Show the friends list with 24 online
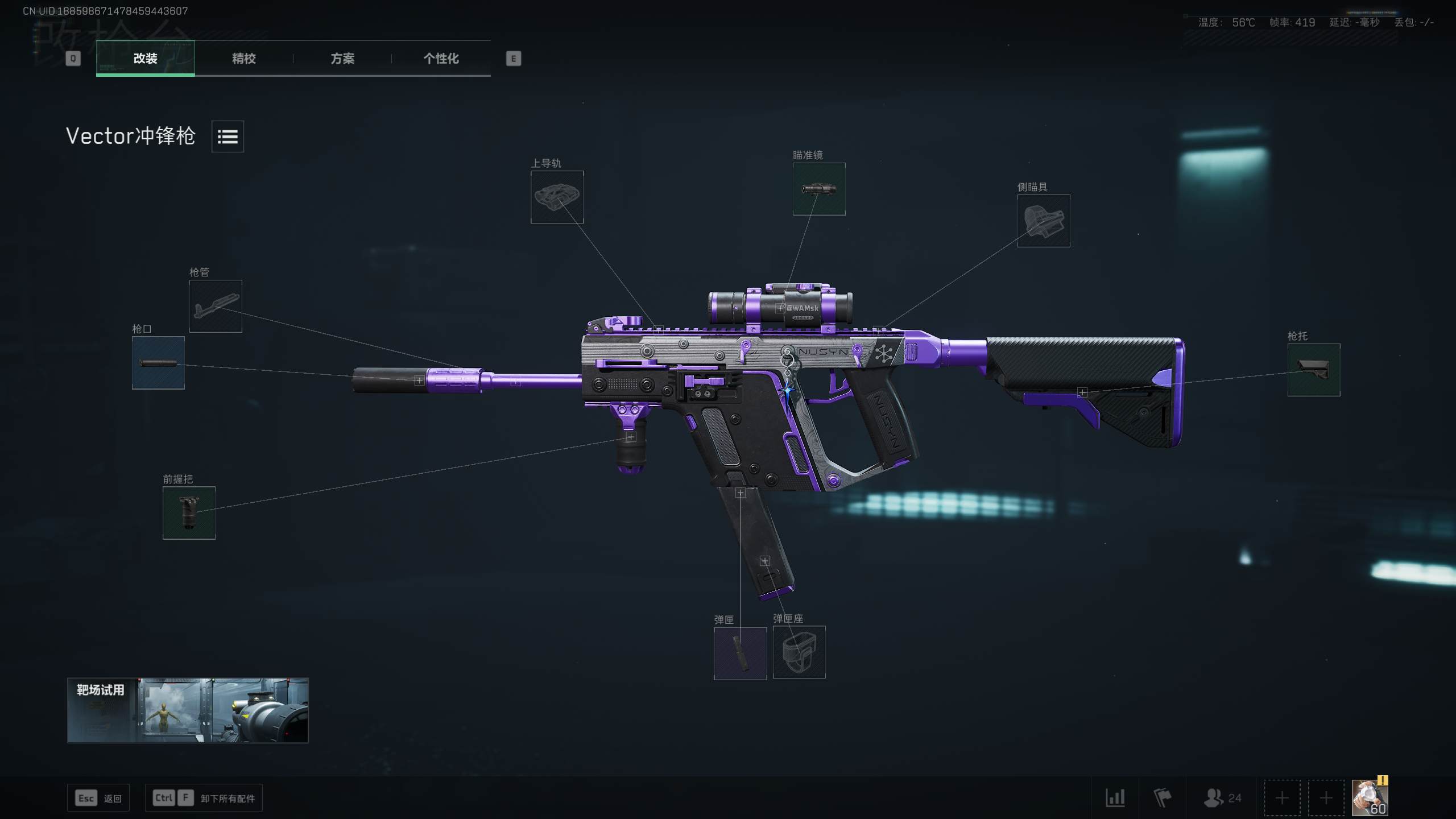The height and width of the screenshot is (819, 1456). [1222, 798]
